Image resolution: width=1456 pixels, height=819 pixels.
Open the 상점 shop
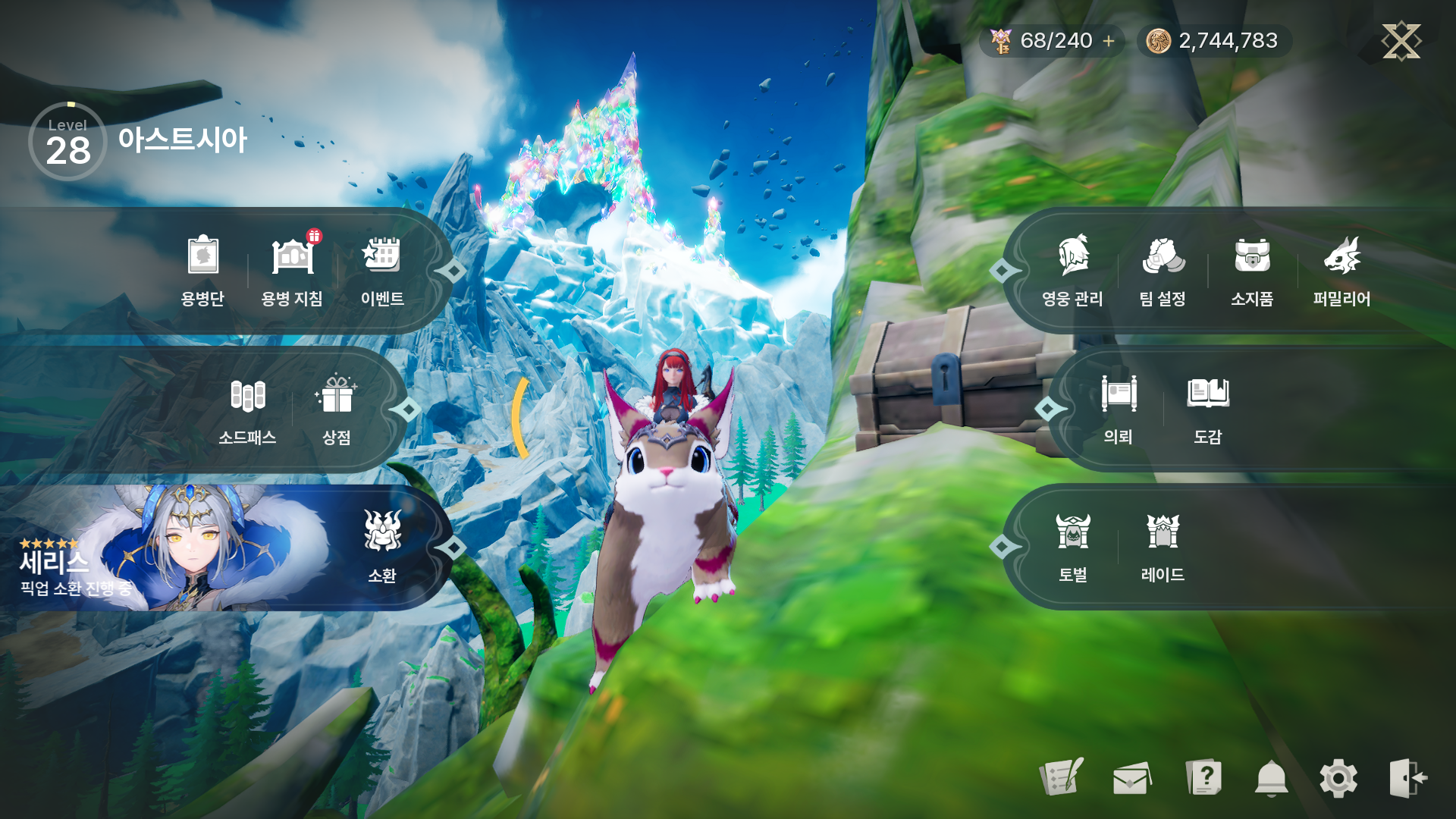337,409
